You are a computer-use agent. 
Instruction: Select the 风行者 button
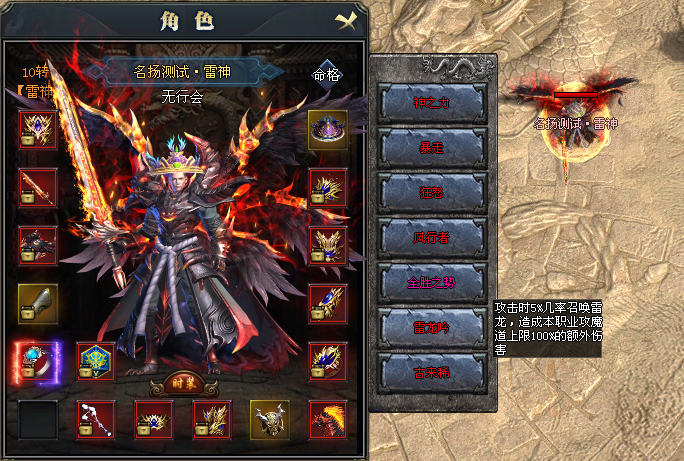[x=433, y=237]
